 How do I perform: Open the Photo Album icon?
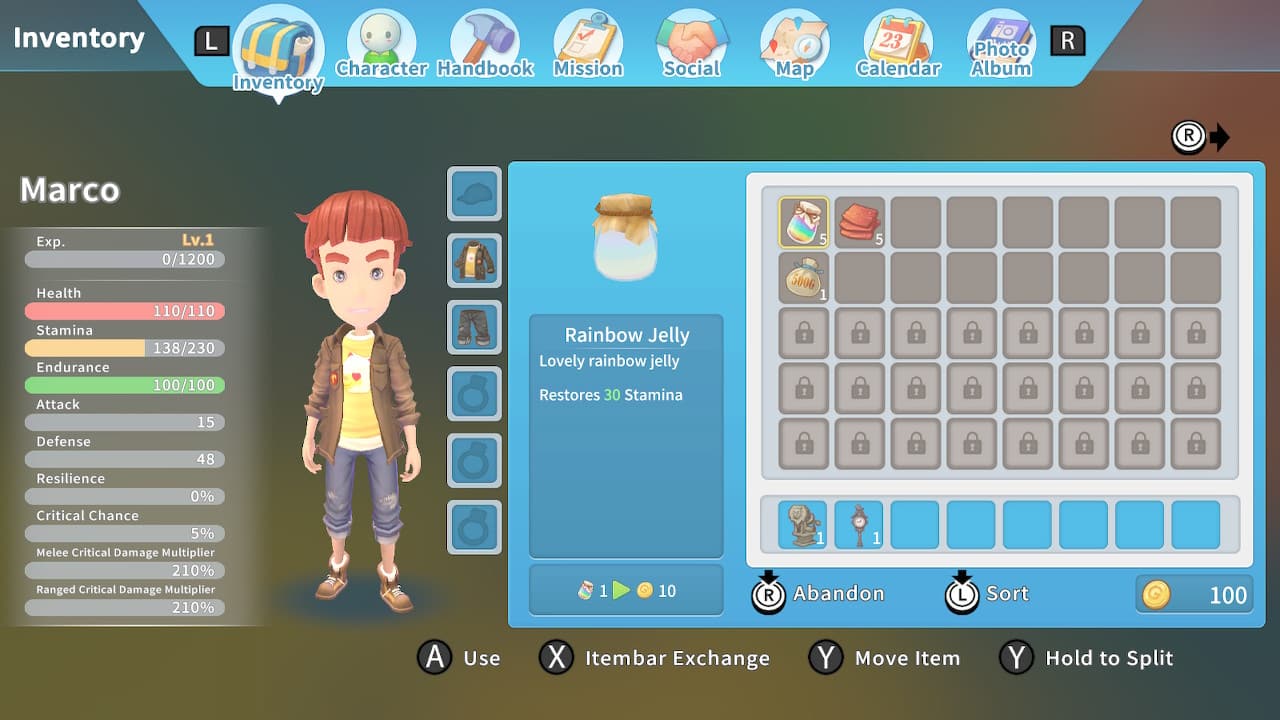[x=1000, y=41]
